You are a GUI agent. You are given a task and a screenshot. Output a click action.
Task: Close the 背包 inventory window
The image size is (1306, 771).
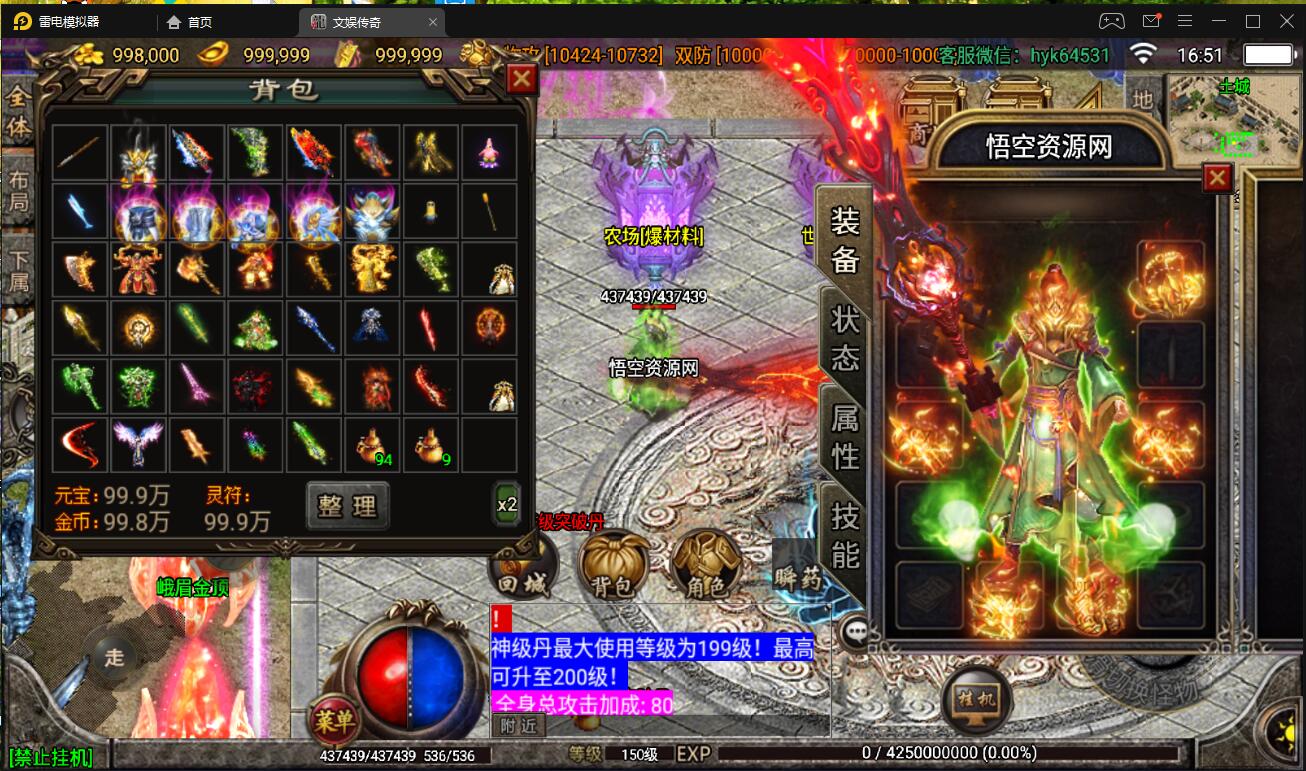(522, 79)
